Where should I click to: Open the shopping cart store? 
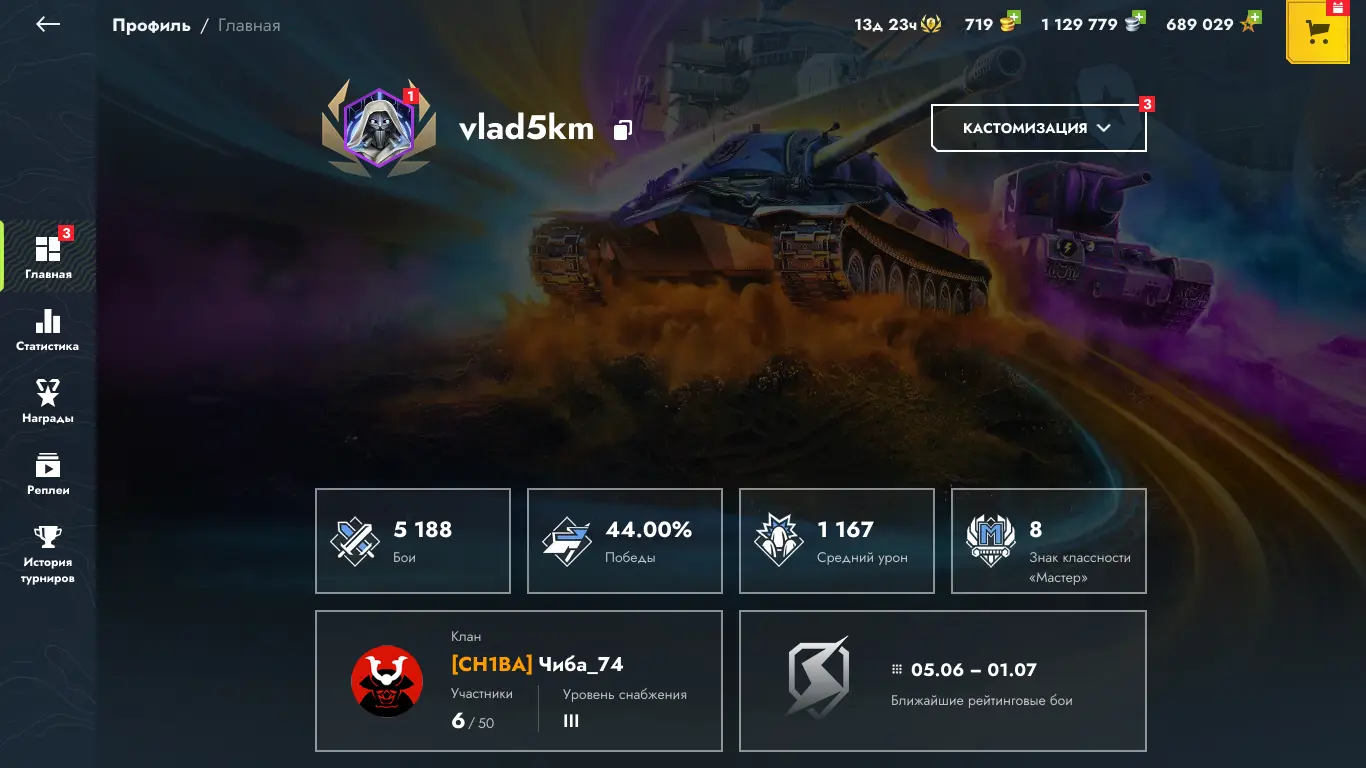pos(1318,33)
